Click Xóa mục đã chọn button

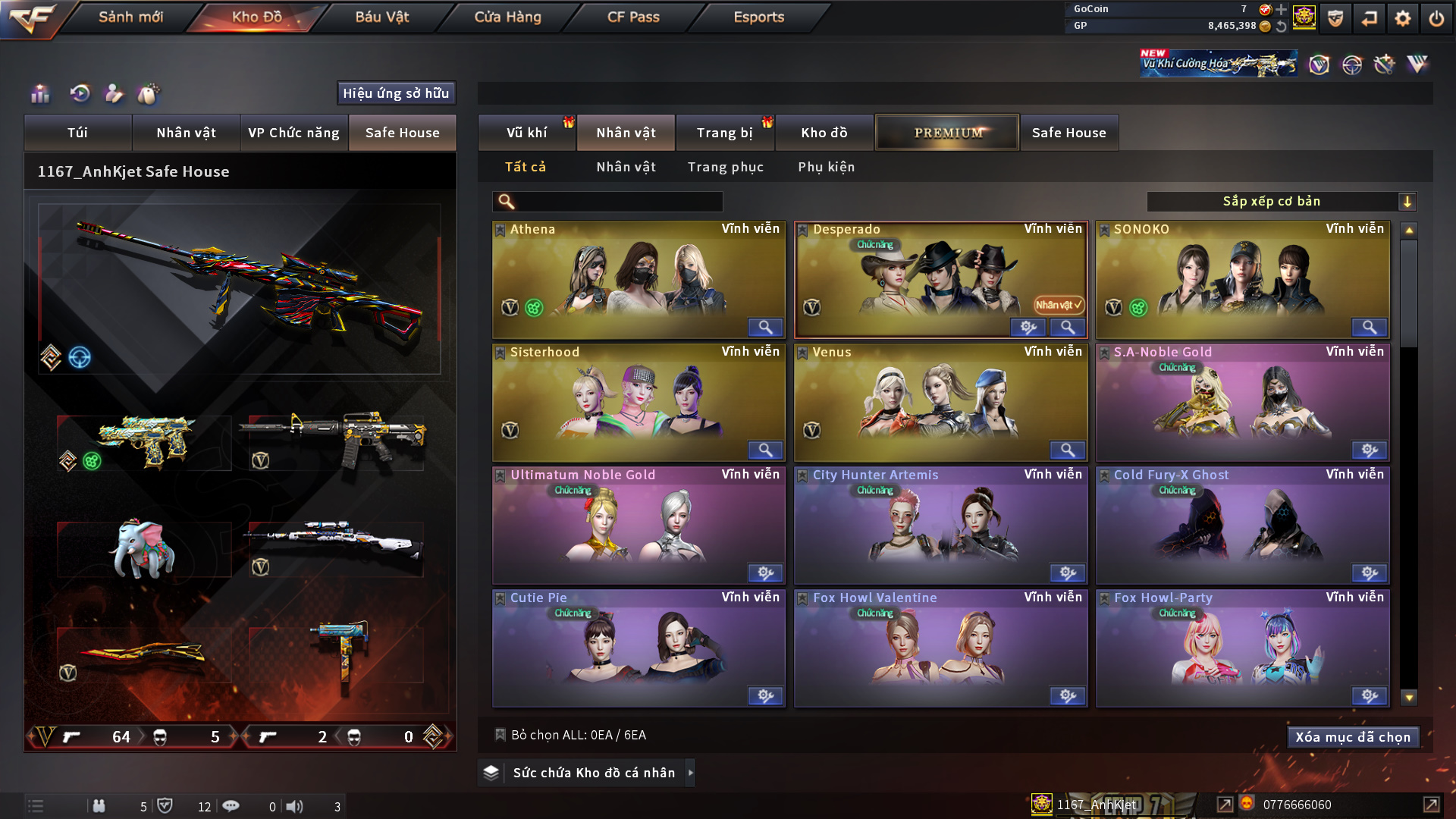(1352, 737)
